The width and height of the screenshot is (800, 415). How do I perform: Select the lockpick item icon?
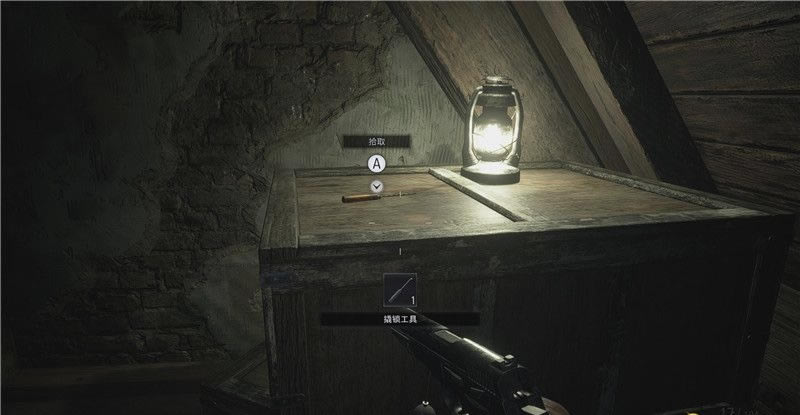[x=399, y=291]
